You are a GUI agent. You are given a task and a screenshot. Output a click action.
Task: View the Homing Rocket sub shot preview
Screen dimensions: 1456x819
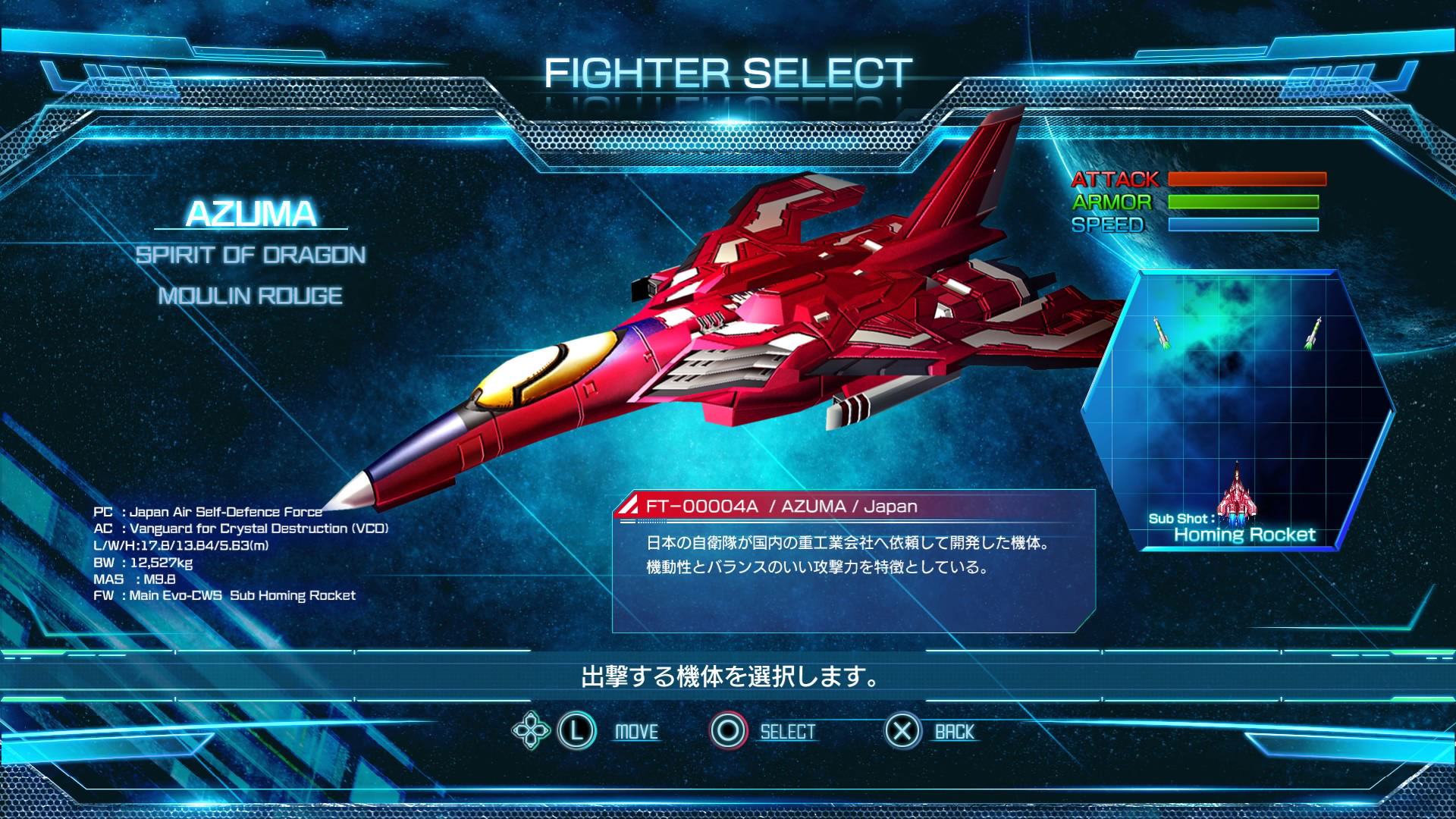tap(1238, 409)
